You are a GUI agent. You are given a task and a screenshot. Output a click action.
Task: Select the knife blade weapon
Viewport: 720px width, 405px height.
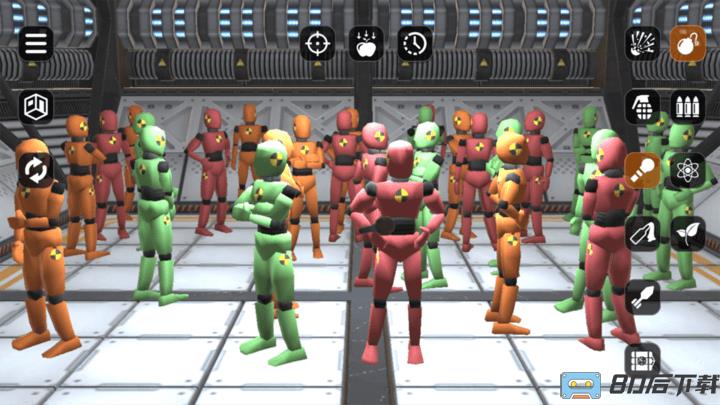(642, 233)
